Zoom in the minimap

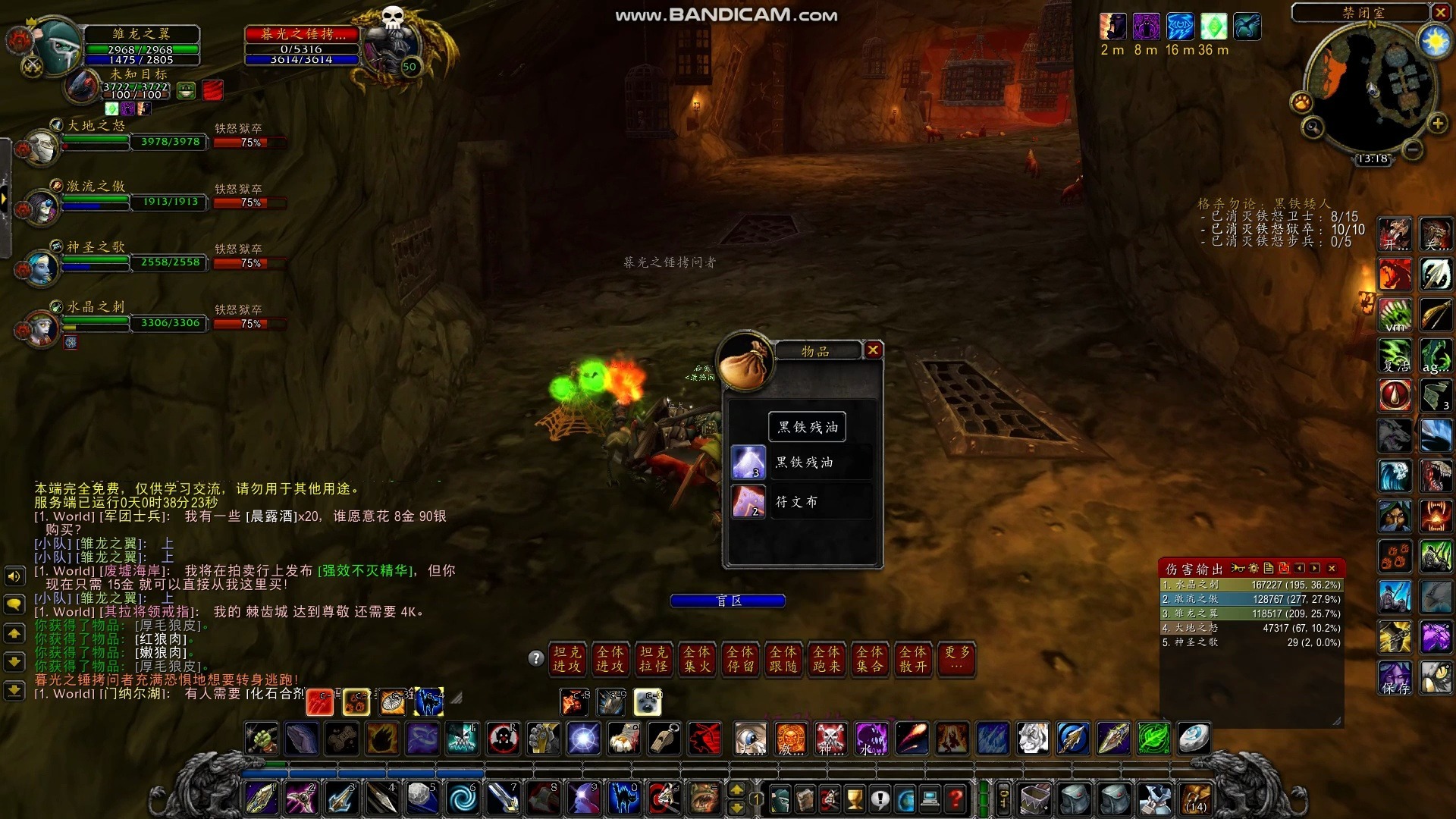1437,124
